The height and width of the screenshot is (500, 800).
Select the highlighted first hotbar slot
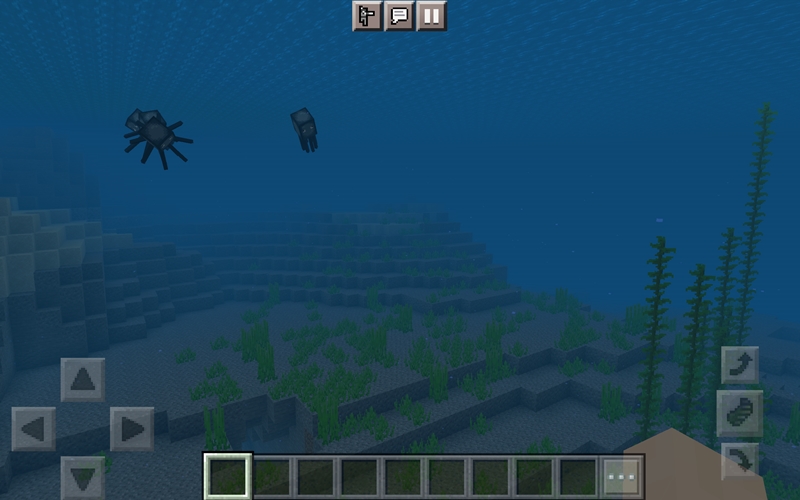[x=227, y=477]
